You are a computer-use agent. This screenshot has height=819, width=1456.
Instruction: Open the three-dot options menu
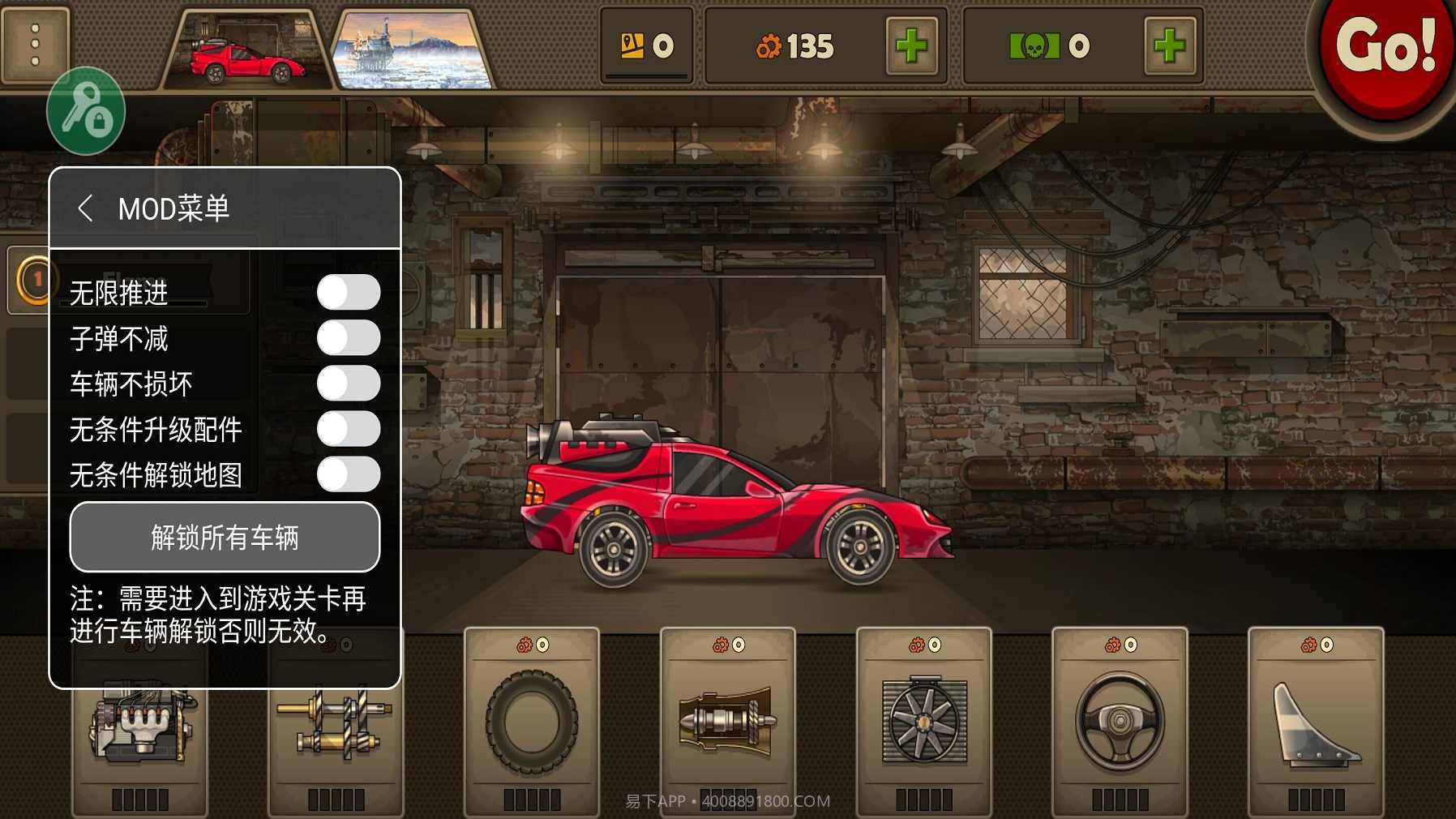pos(35,45)
